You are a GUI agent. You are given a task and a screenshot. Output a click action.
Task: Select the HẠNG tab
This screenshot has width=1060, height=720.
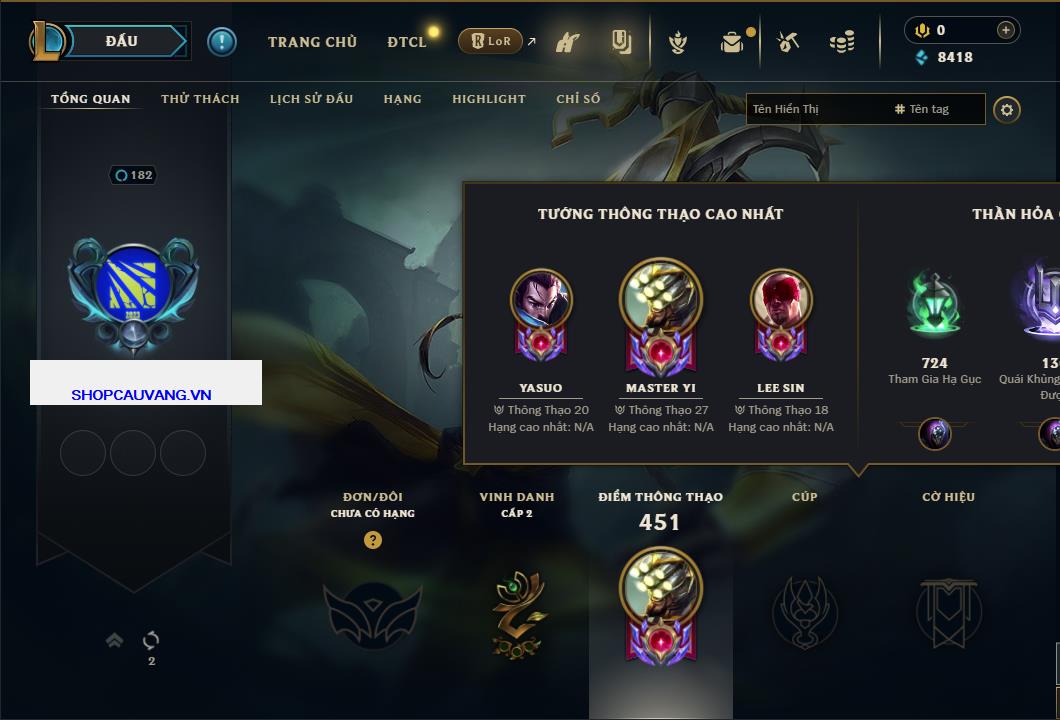[402, 99]
